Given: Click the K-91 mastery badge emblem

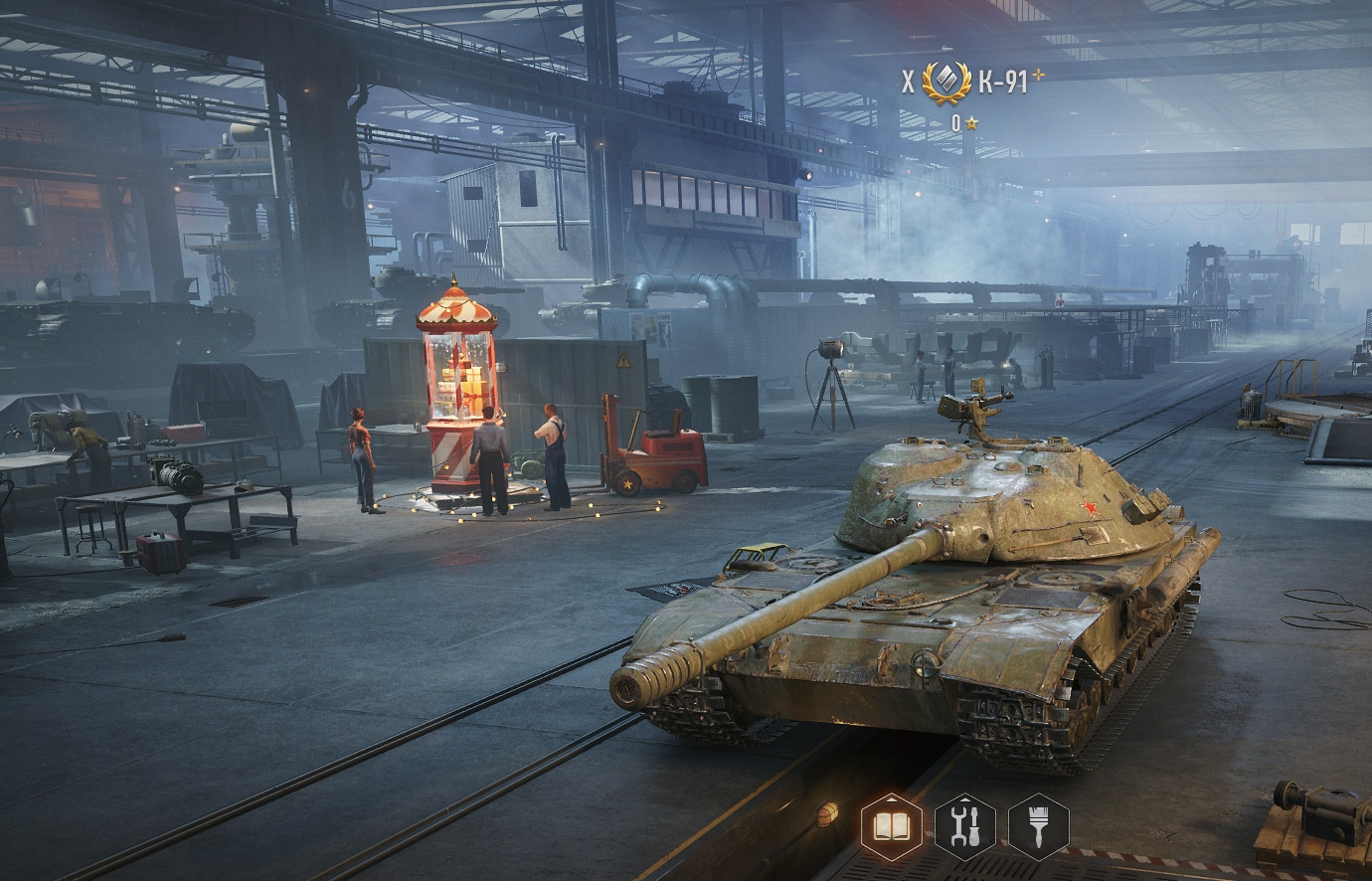Looking at the screenshot, I should [x=945, y=83].
